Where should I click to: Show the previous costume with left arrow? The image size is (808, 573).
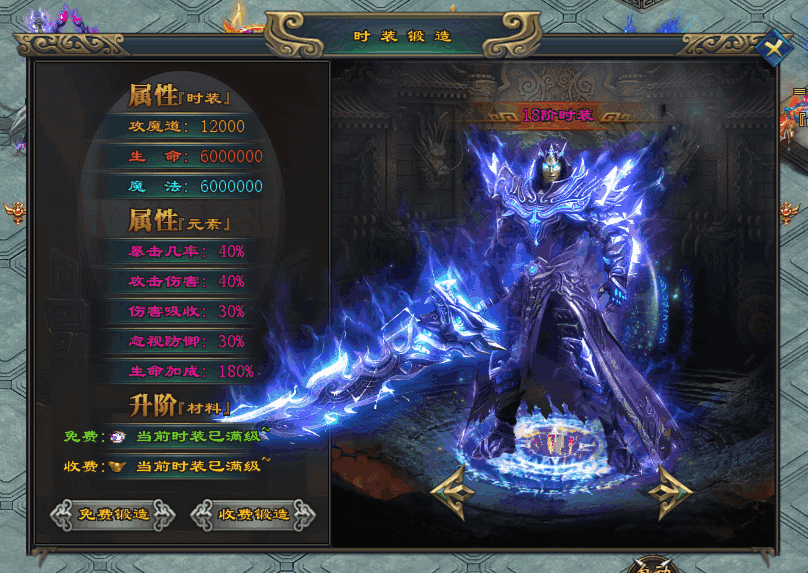(455, 492)
